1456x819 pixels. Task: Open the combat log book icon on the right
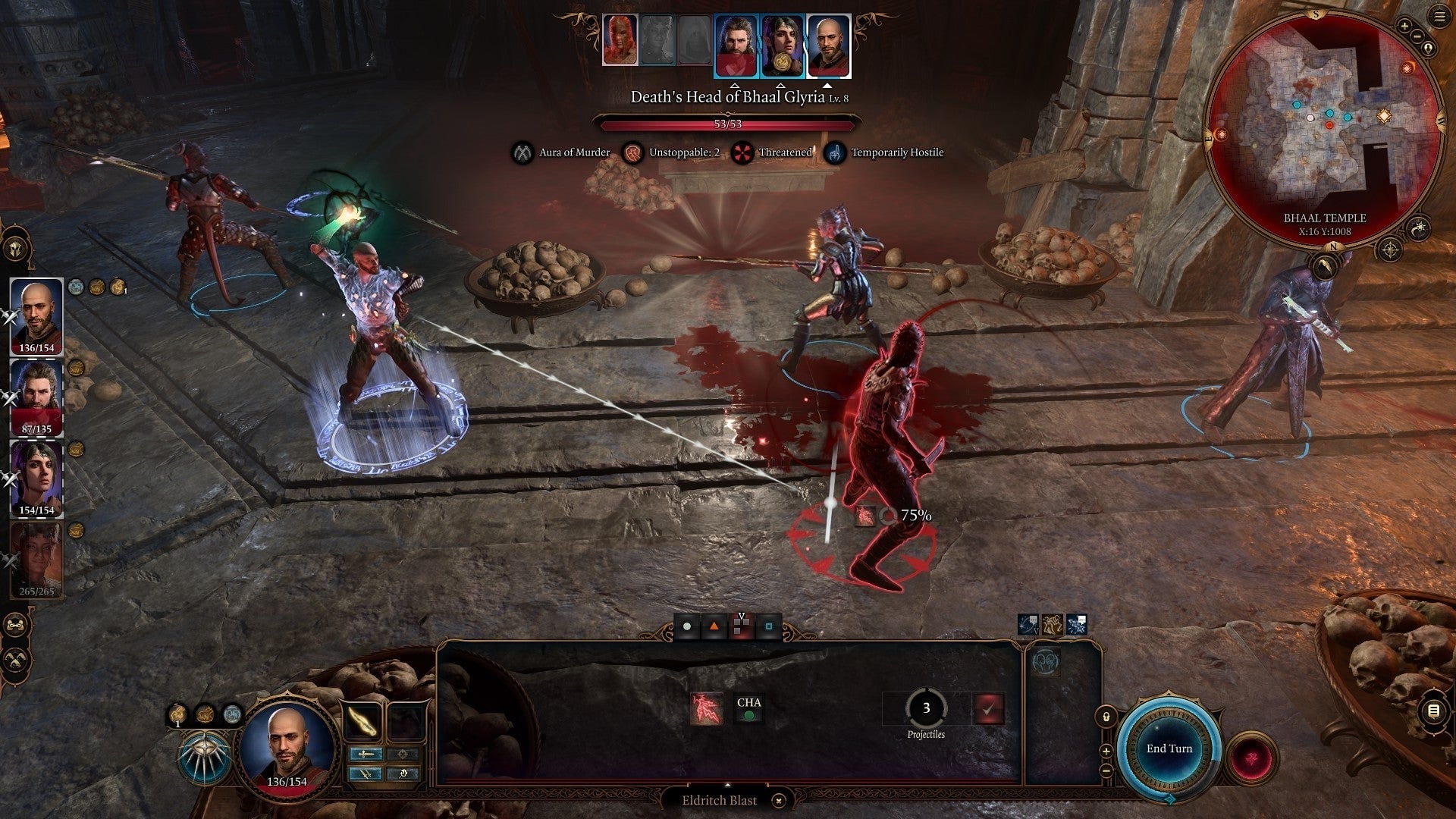[x=1433, y=710]
